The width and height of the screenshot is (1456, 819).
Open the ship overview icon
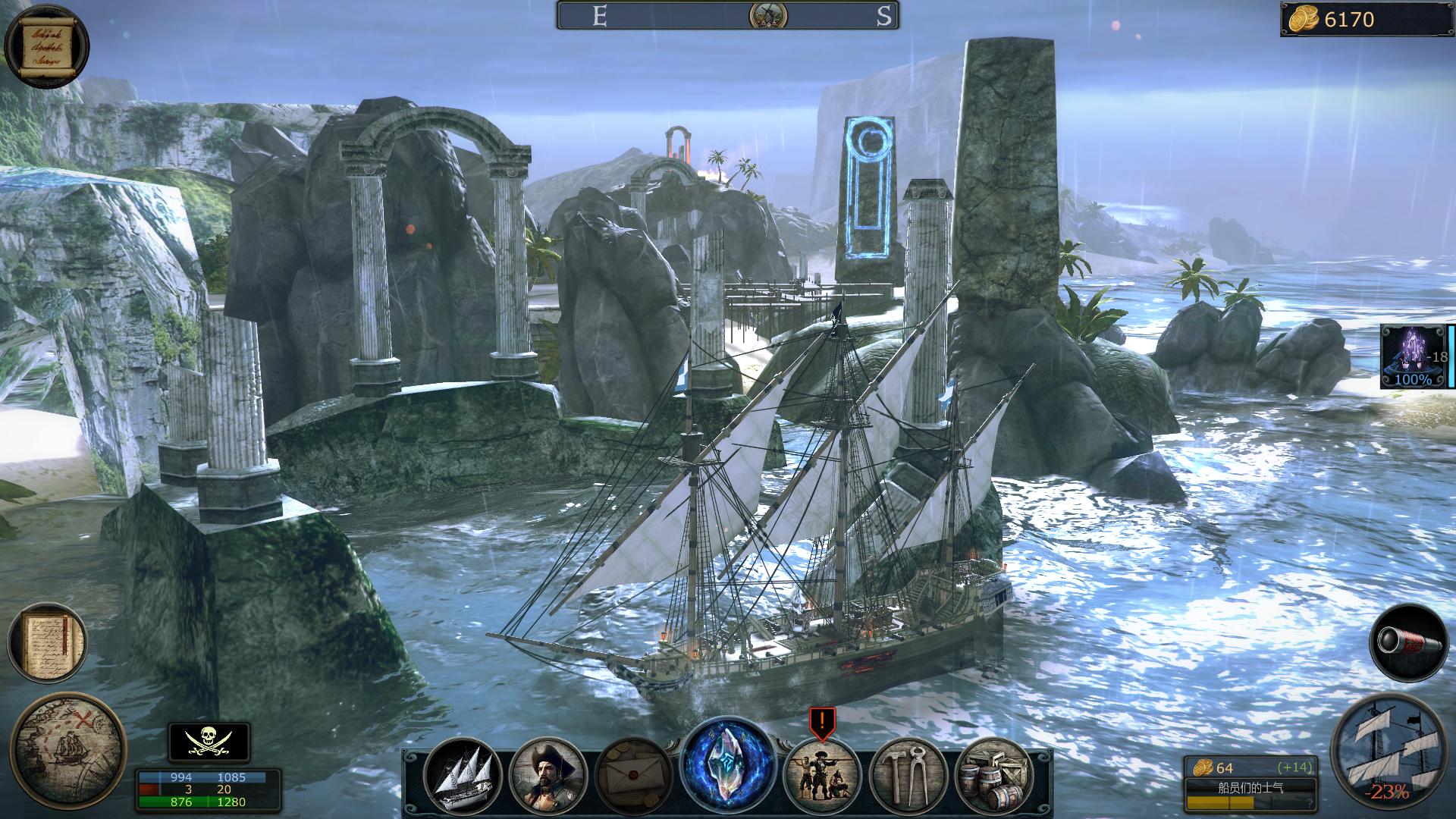point(463,775)
